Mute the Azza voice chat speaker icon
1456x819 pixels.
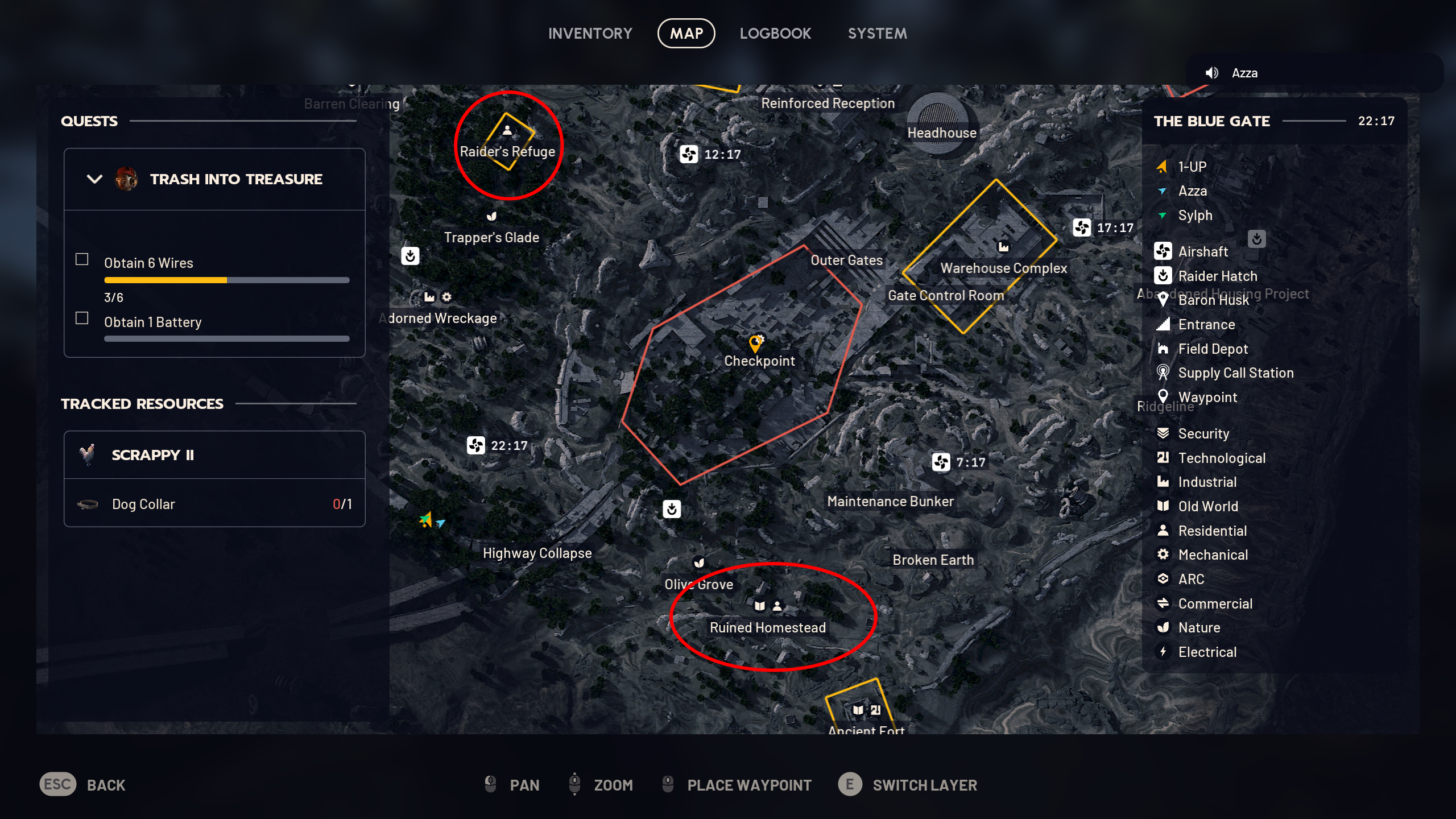coord(1213,72)
